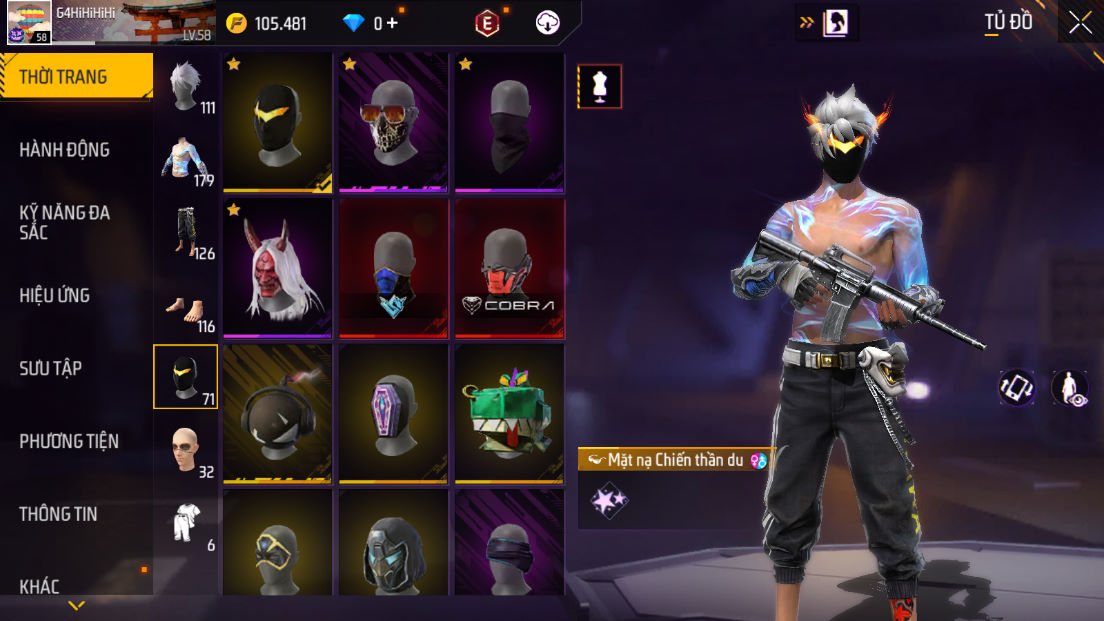
Task: Open the Hành Động menu section
Action: pyautogui.click(x=65, y=150)
